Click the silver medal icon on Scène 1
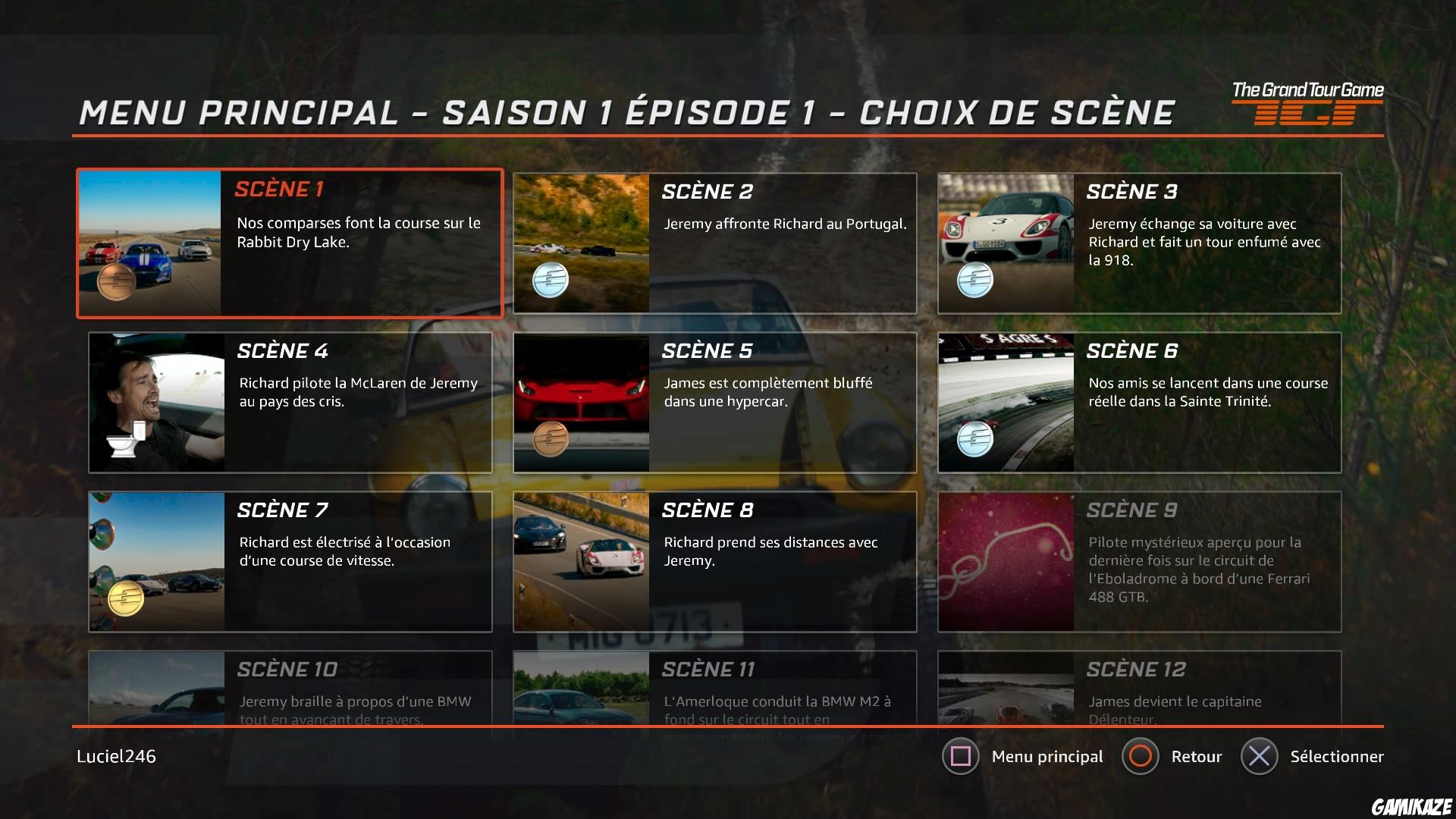1456x819 pixels. pyautogui.click(x=115, y=283)
